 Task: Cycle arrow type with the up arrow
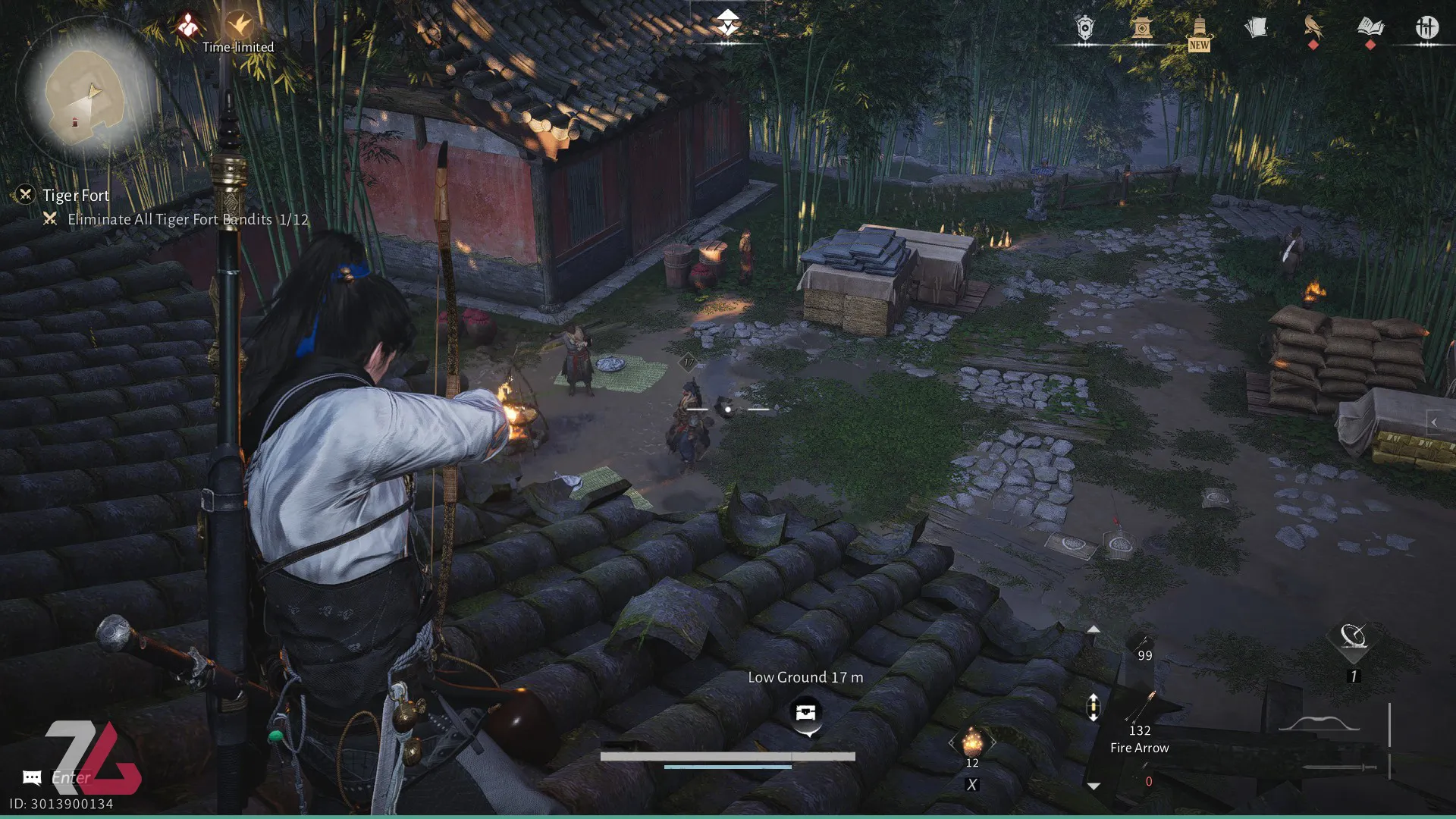[1093, 629]
